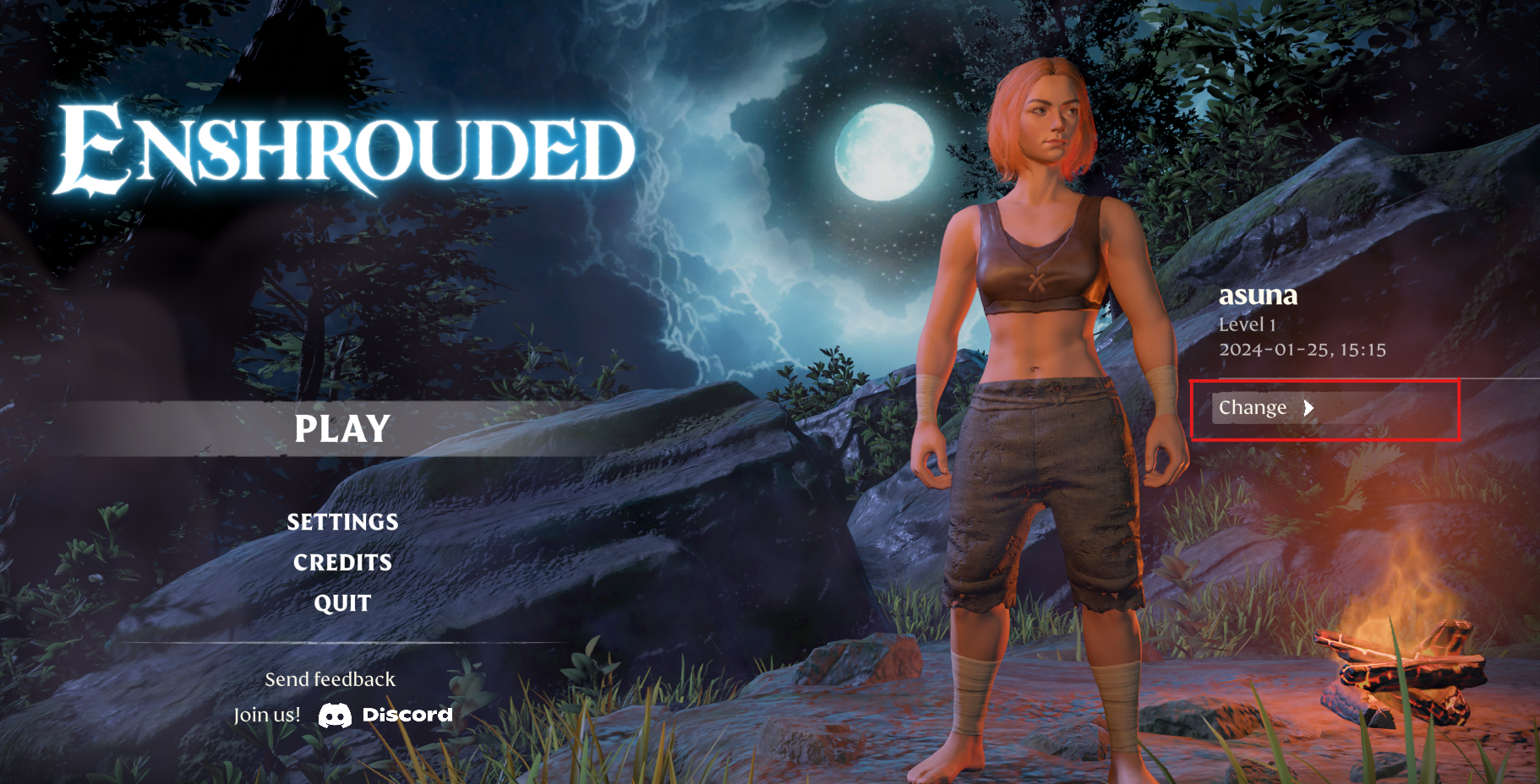Select the highlighted PLAY menu entry

pos(341,429)
